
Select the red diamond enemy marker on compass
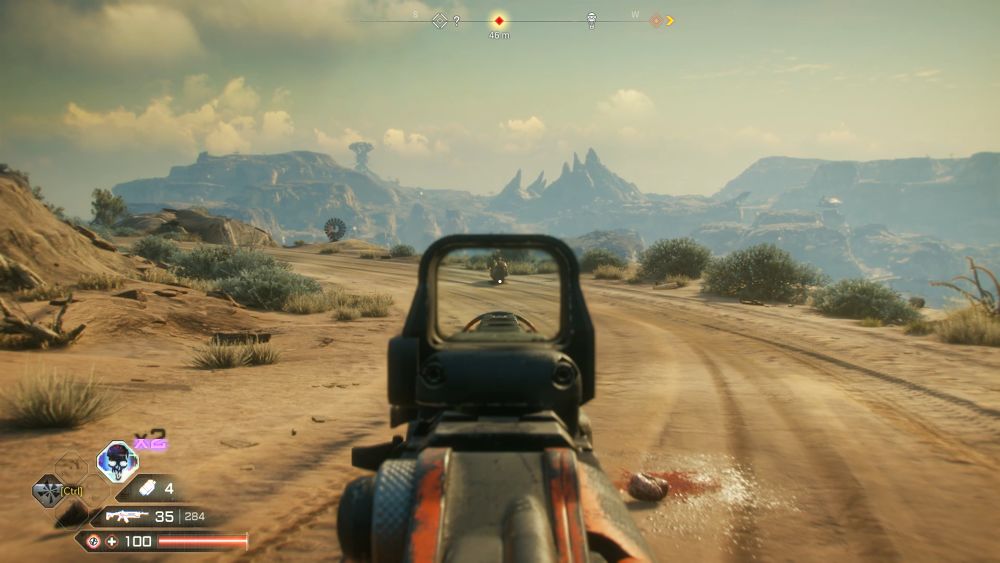pyautogui.click(x=498, y=20)
